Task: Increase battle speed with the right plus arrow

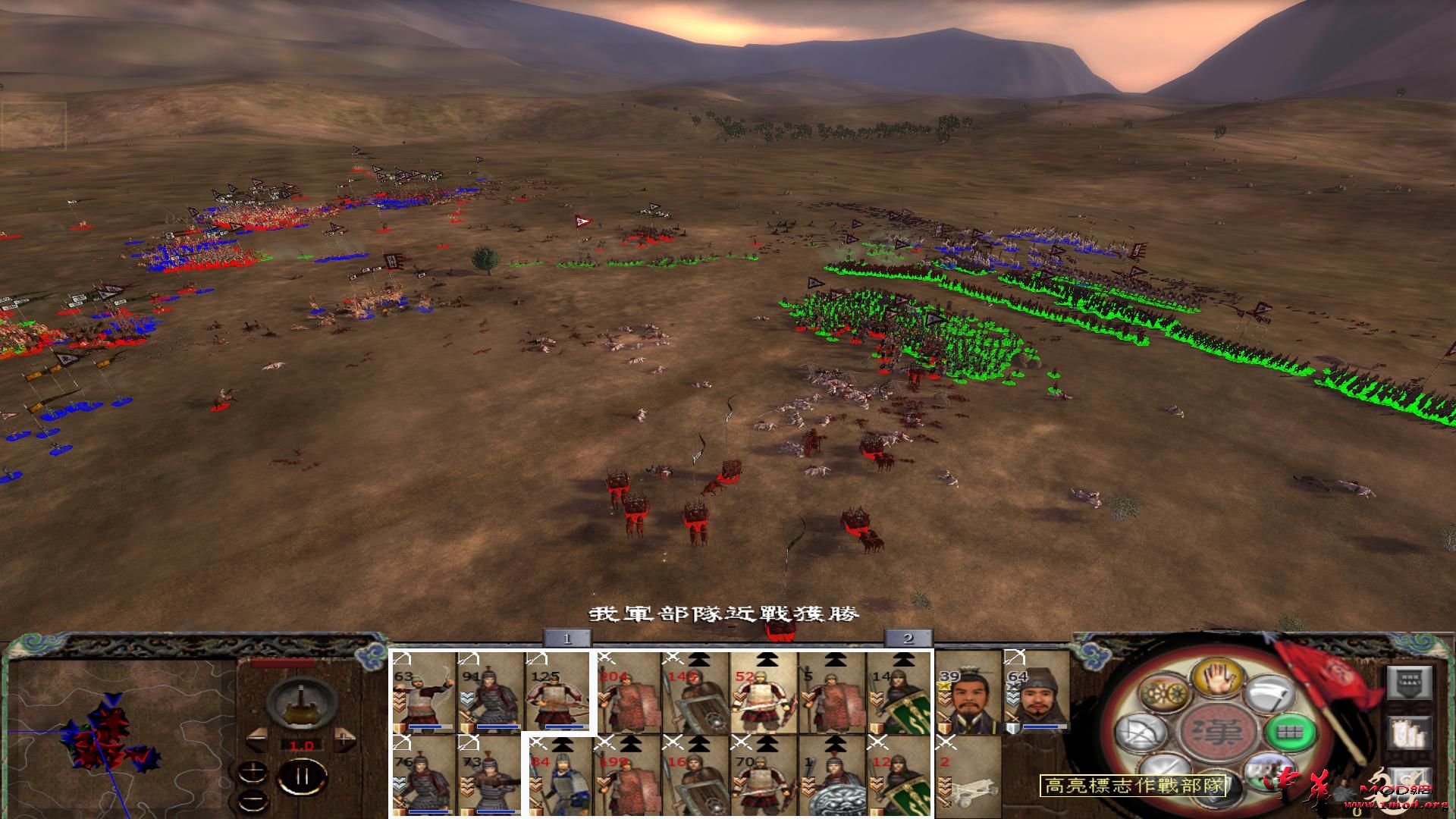Action: [344, 737]
